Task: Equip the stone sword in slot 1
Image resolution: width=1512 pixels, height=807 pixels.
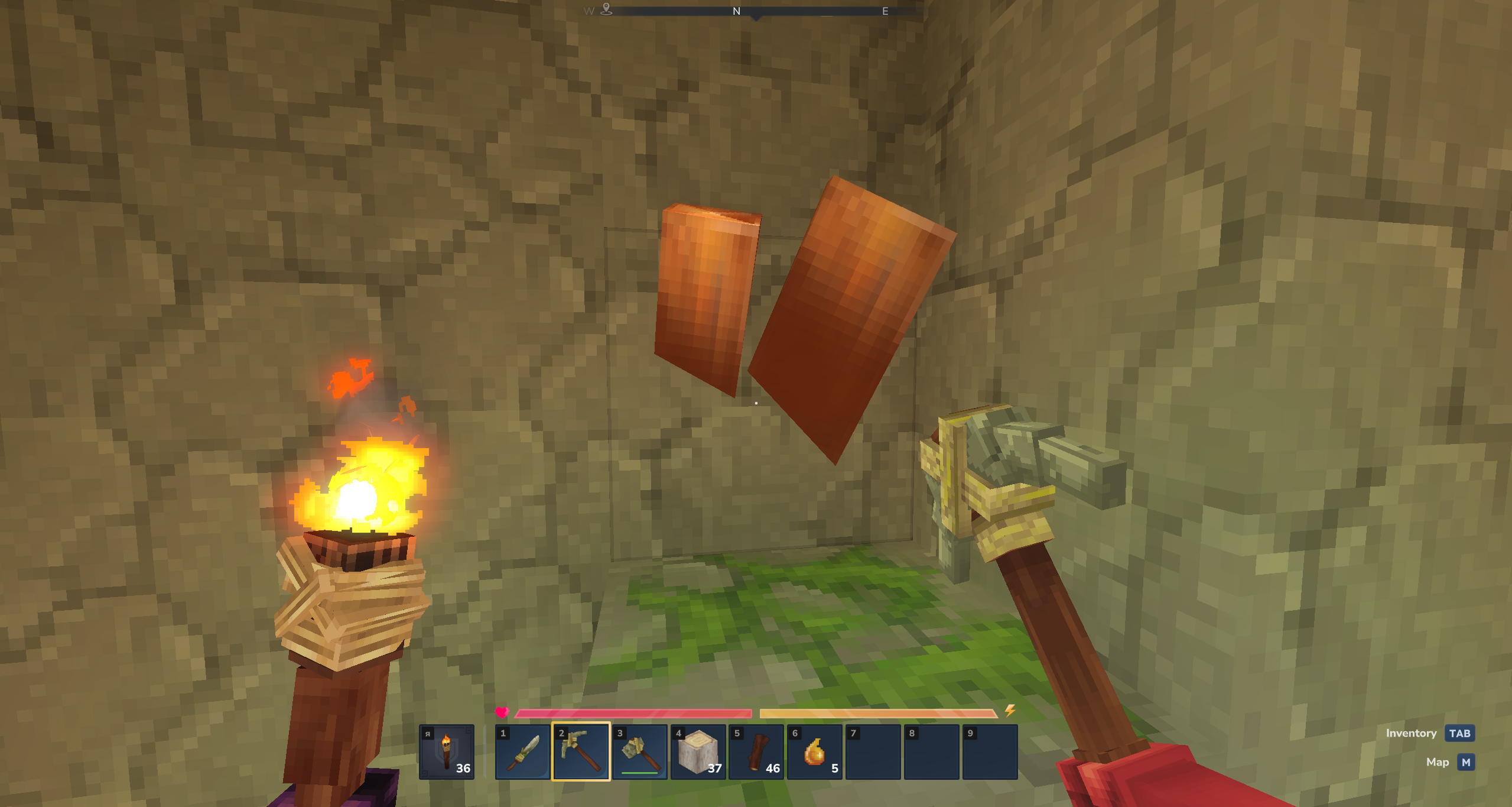Action: click(522, 751)
